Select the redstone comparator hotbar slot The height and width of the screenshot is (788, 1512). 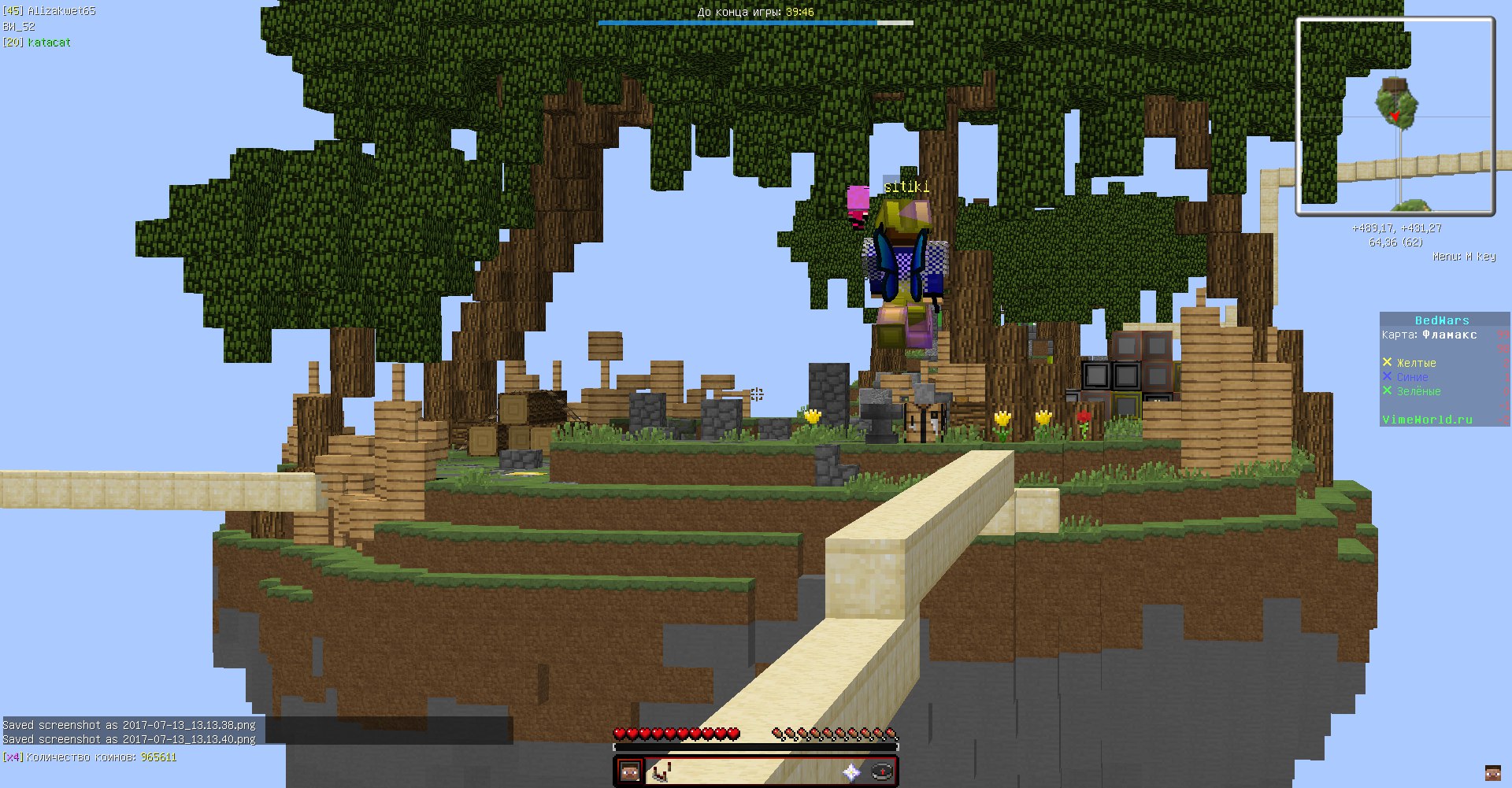click(x=661, y=772)
